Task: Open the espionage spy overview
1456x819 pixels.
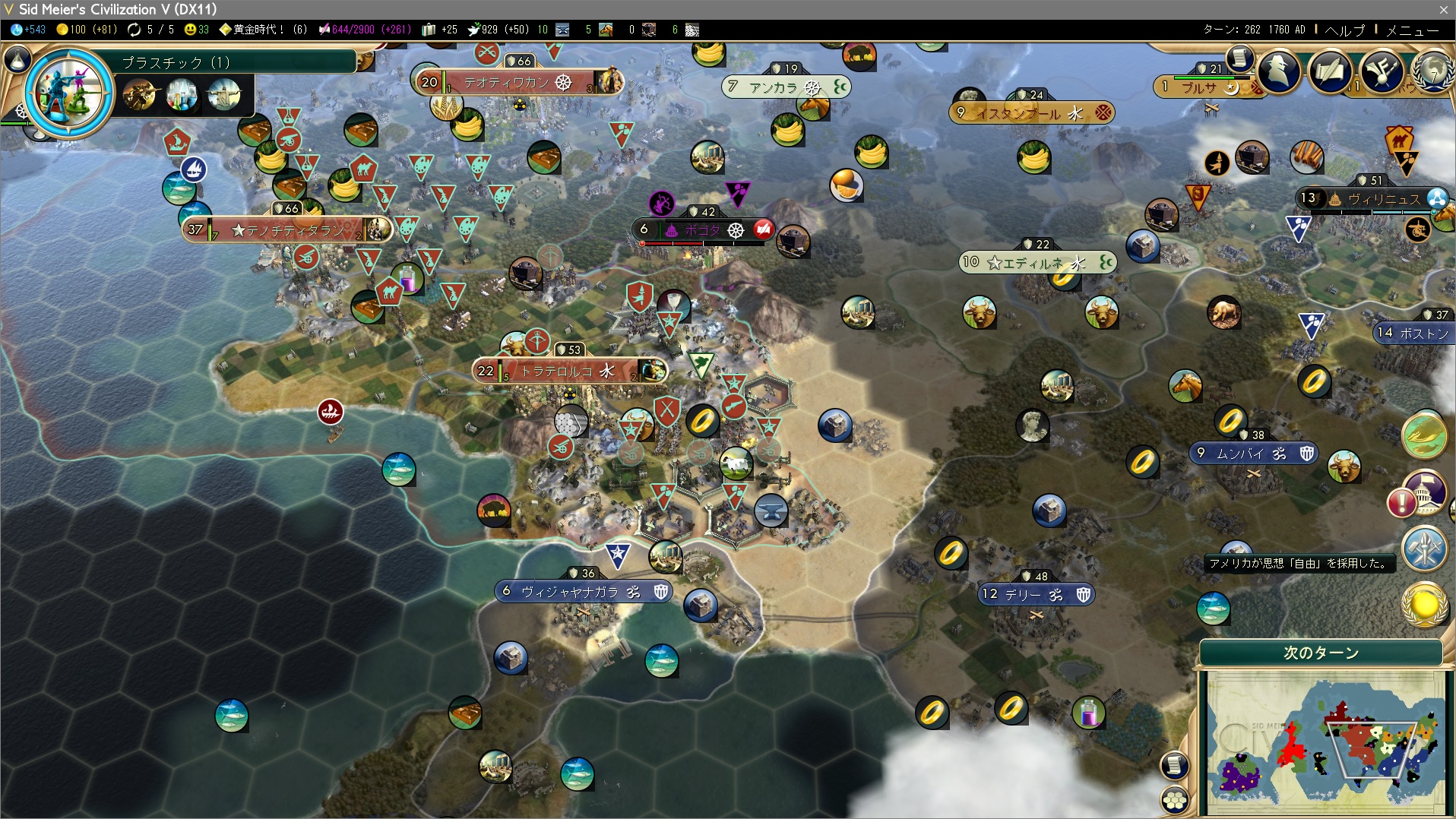Action: [x=1279, y=71]
